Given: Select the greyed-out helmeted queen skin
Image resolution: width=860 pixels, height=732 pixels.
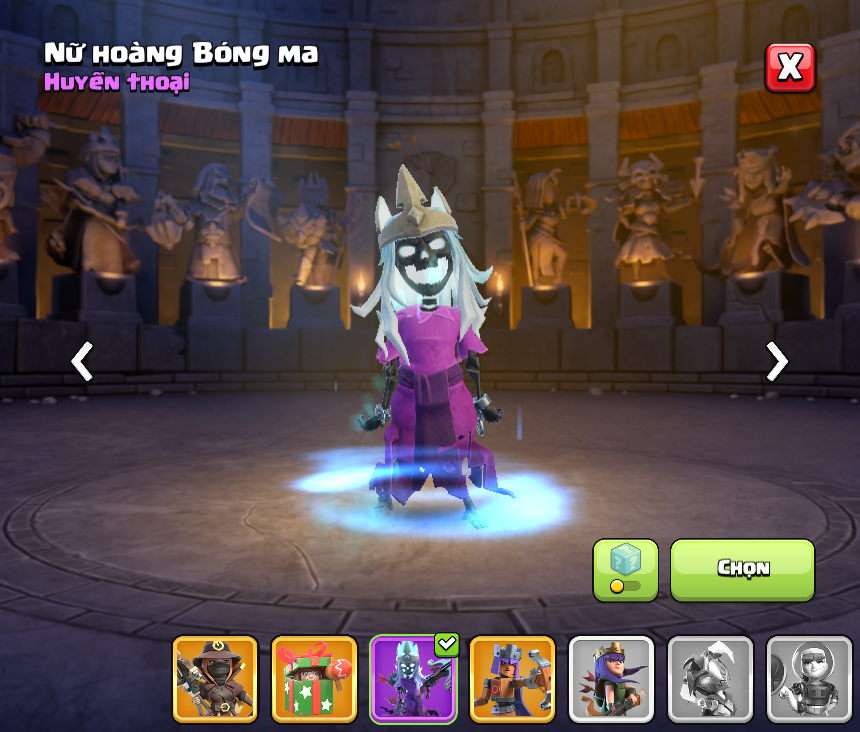Looking at the screenshot, I should [x=808, y=678].
